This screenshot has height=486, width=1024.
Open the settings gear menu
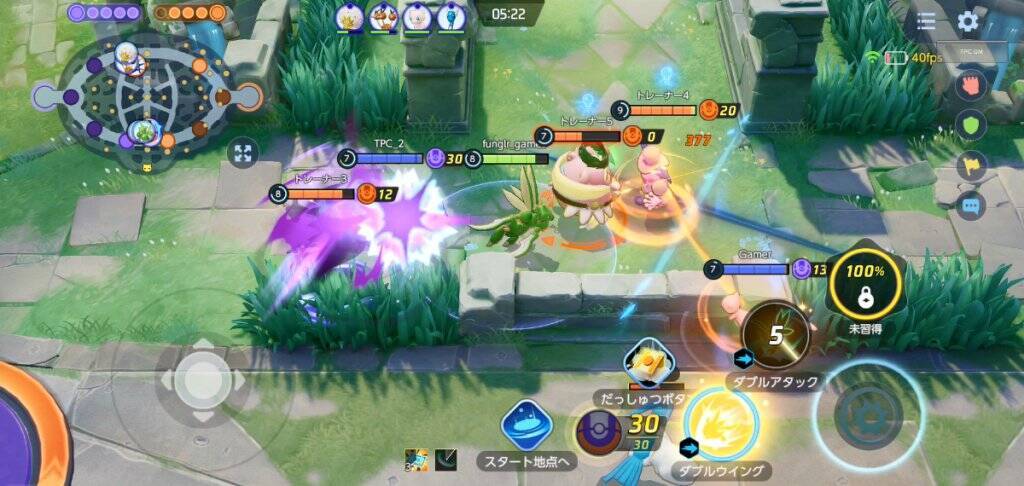[967, 22]
